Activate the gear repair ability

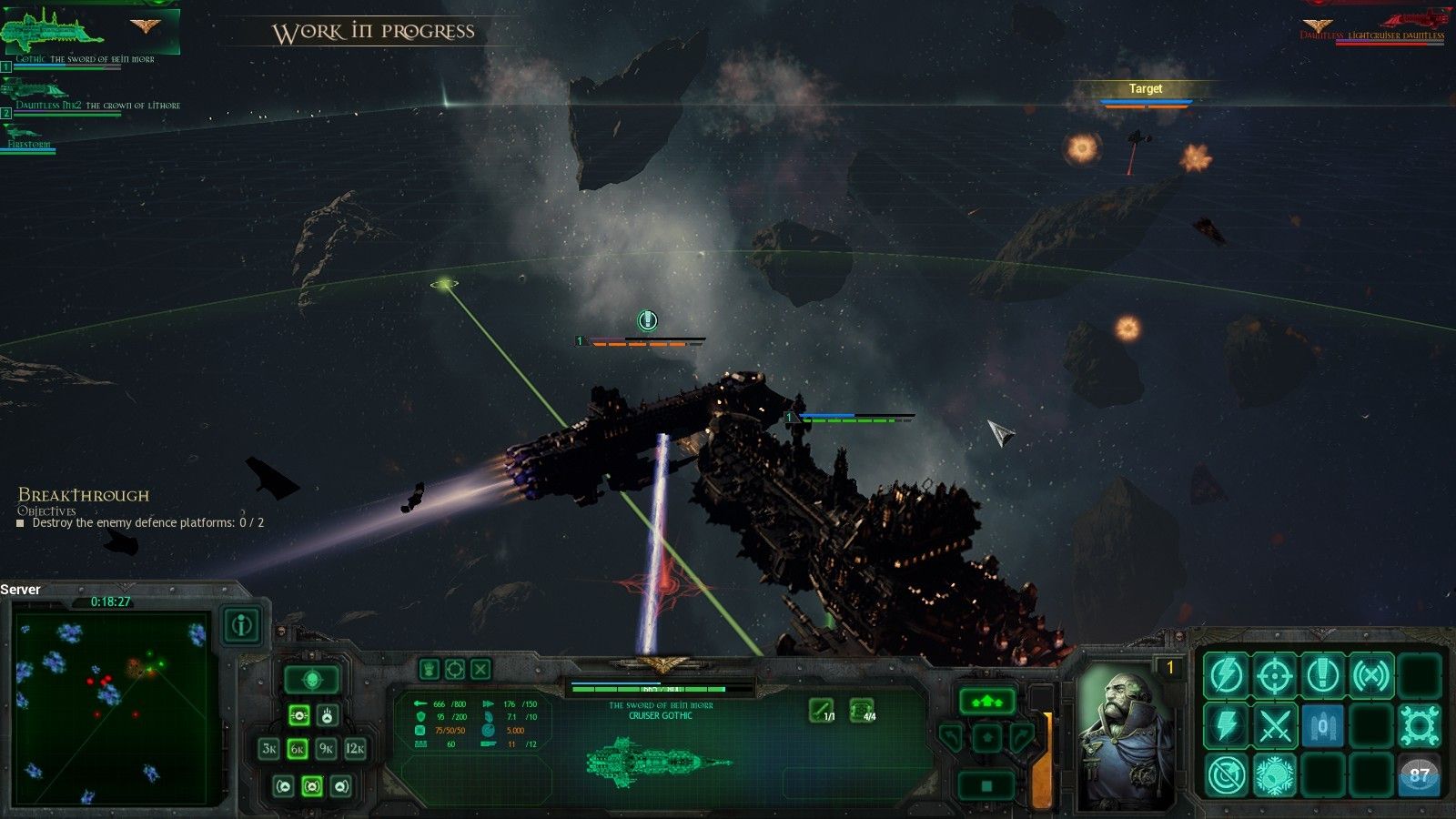(1419, 725)
